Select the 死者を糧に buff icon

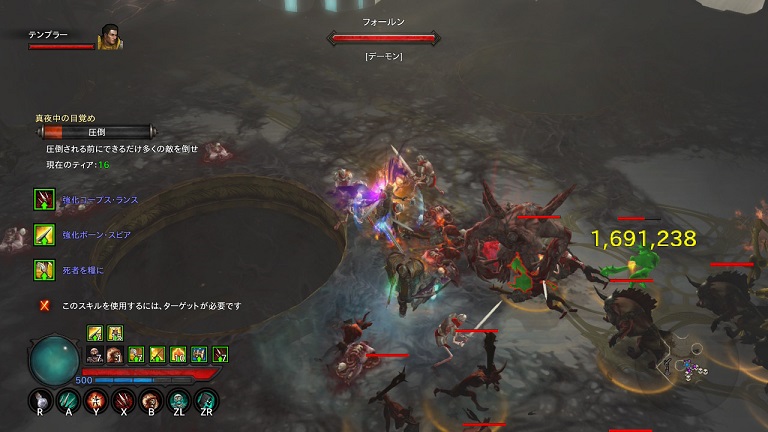[x=44, y=269]
